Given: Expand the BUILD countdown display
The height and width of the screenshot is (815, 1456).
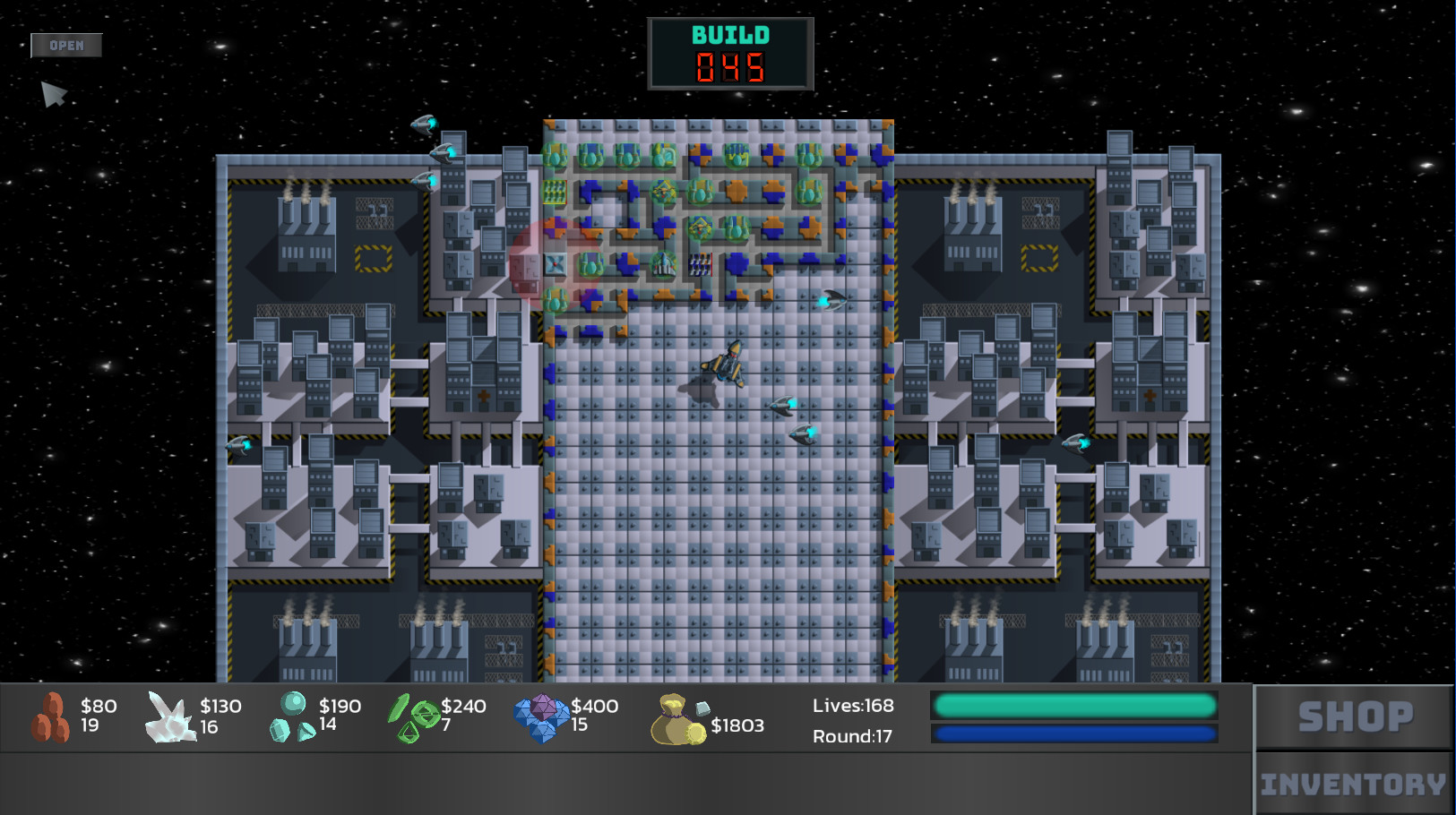Looking at the screenshot, I should pos(730,51).
